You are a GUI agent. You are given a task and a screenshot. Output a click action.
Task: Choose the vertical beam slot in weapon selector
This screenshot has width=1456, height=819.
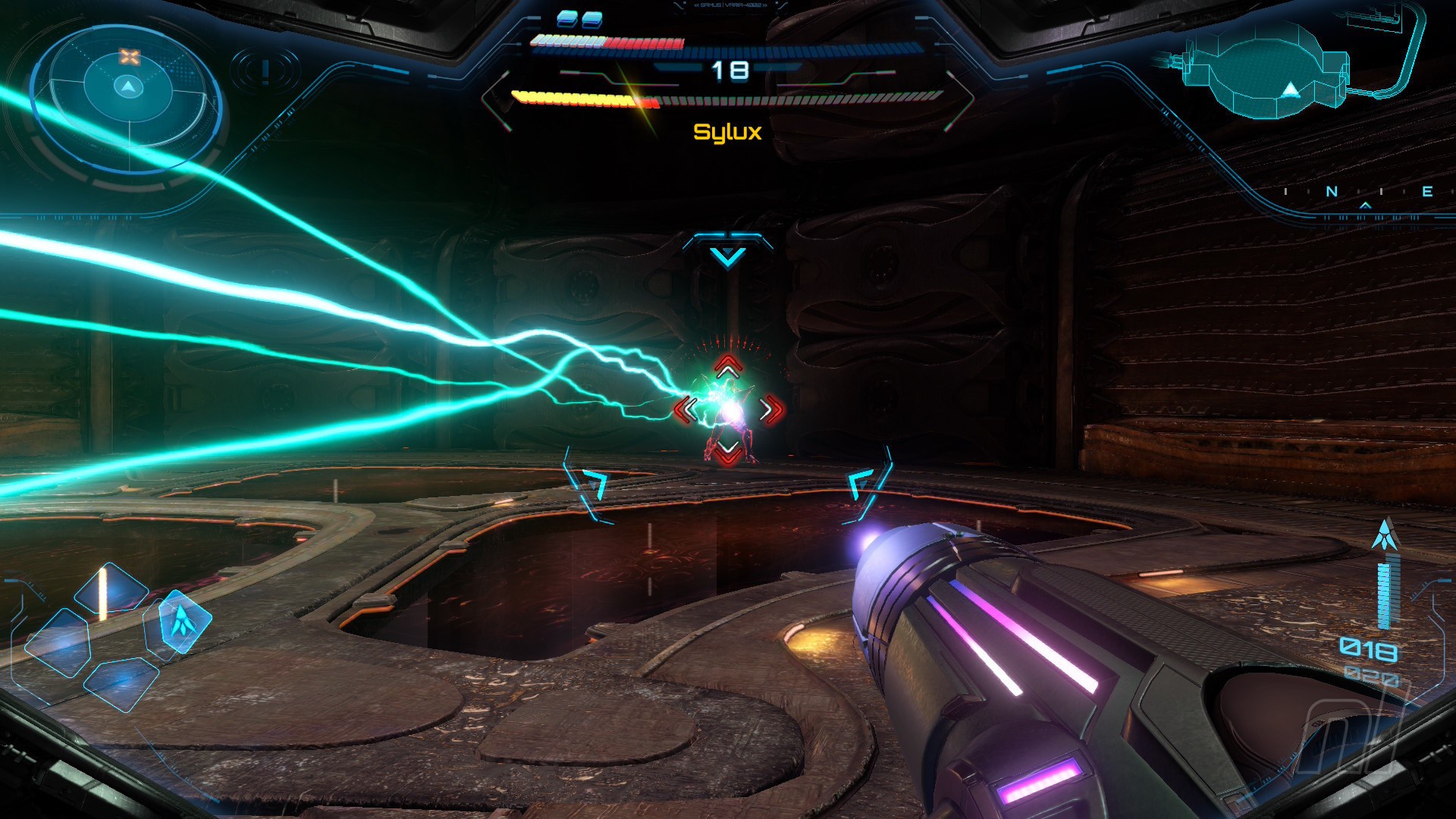coord(110,589)
